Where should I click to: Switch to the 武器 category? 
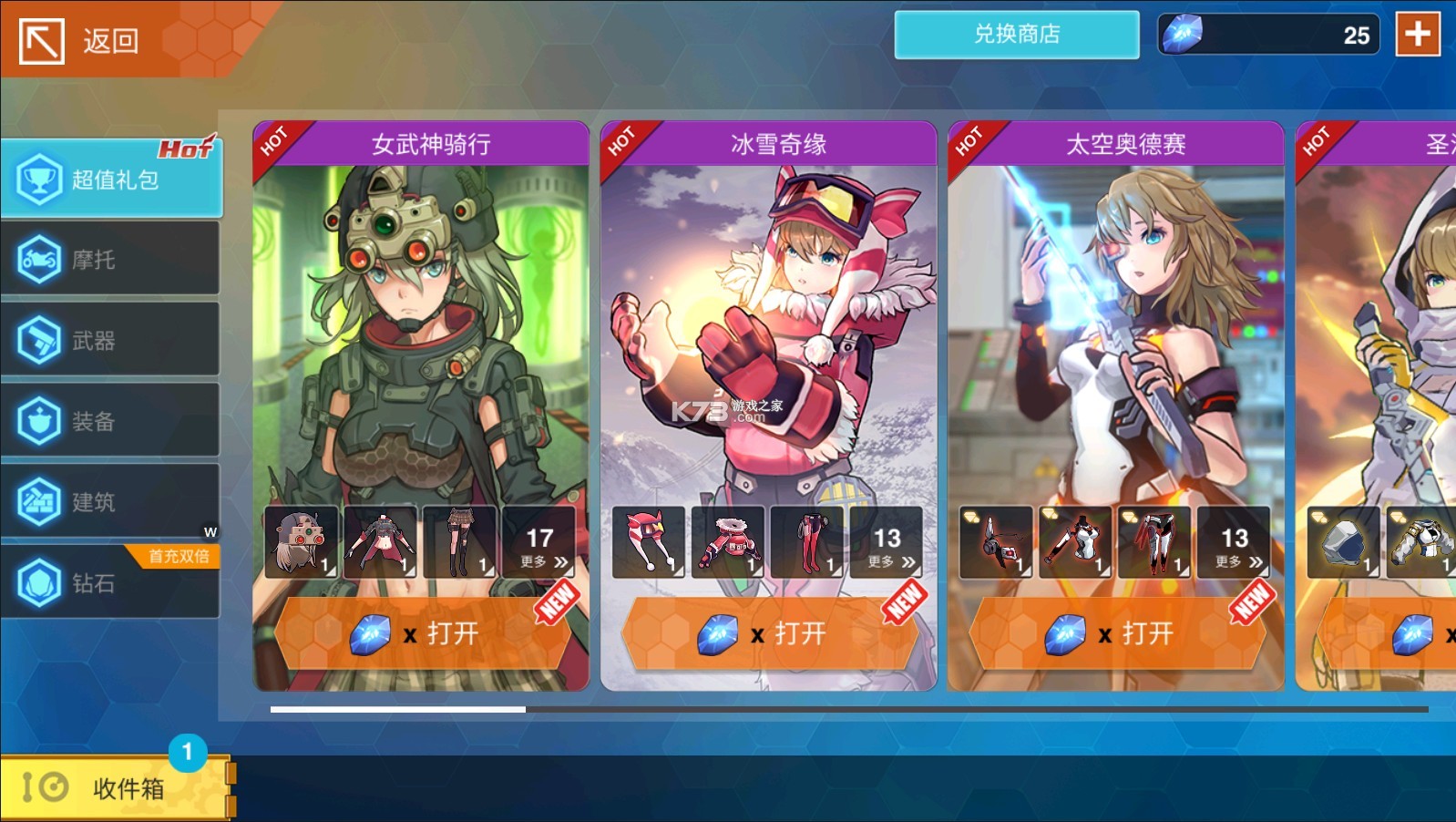[111, 341]
